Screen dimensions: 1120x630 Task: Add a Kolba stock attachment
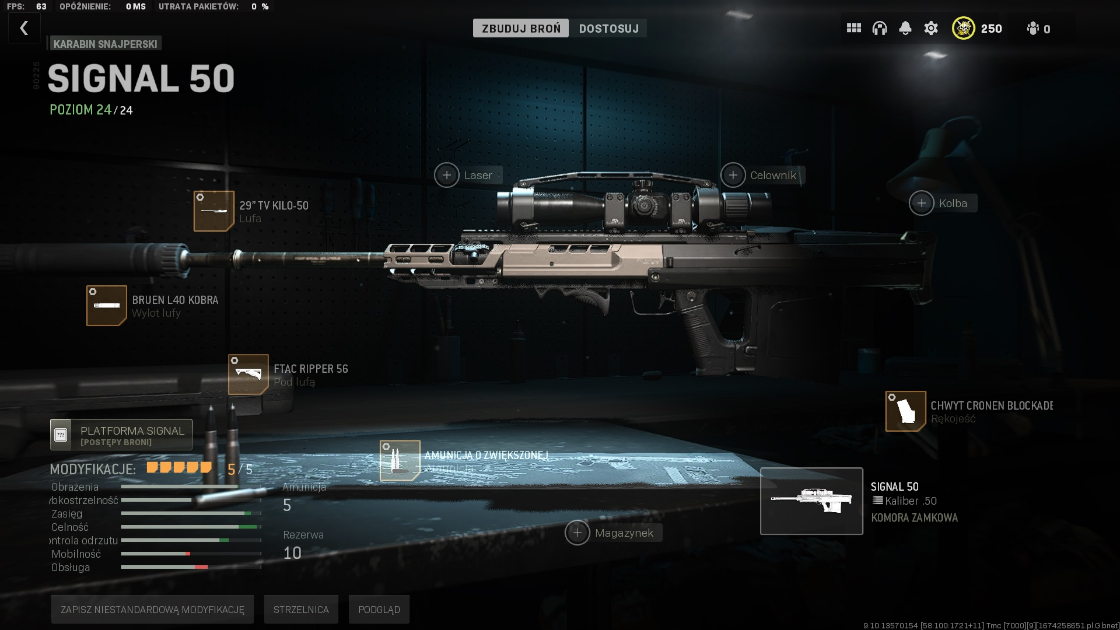(922, 203)
